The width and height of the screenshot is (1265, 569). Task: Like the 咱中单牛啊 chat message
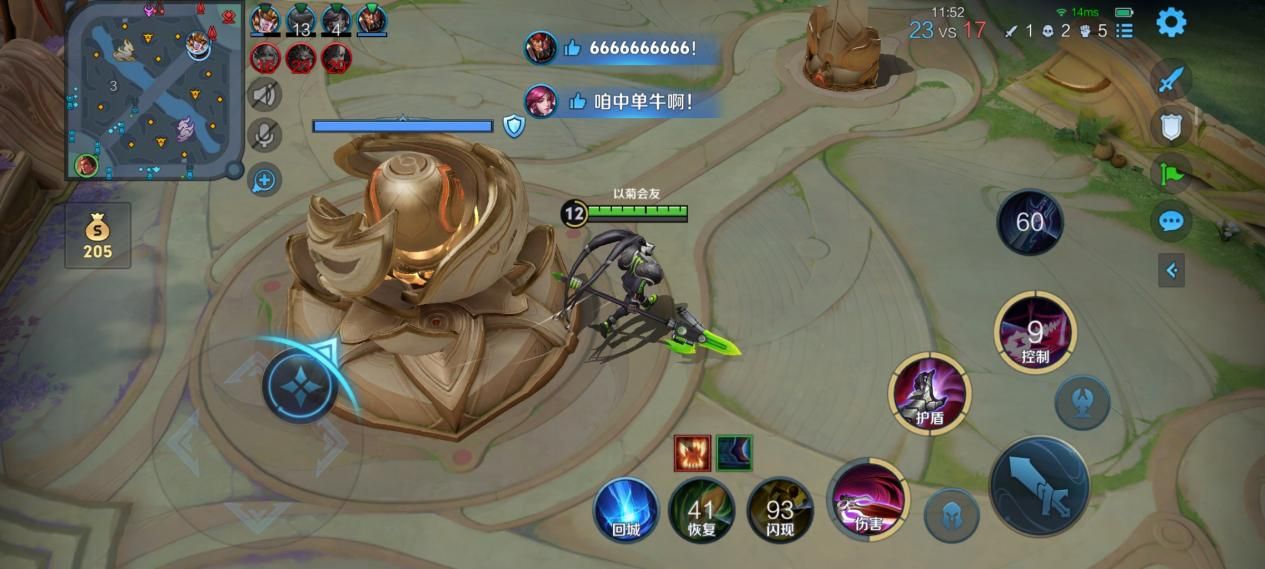pyautogui.click(x=576, y=101)
